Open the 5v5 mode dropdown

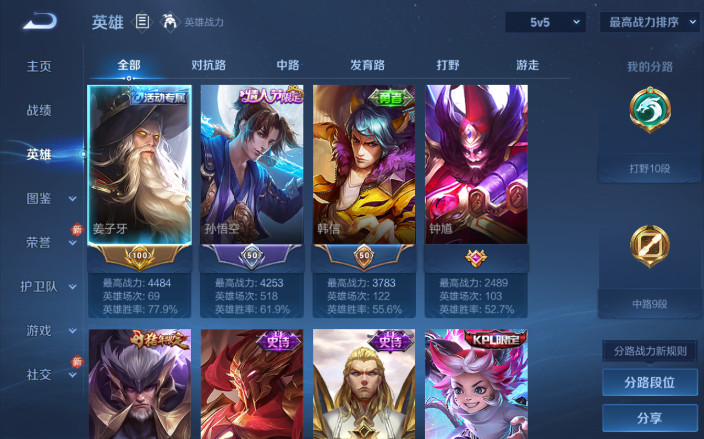545,22
